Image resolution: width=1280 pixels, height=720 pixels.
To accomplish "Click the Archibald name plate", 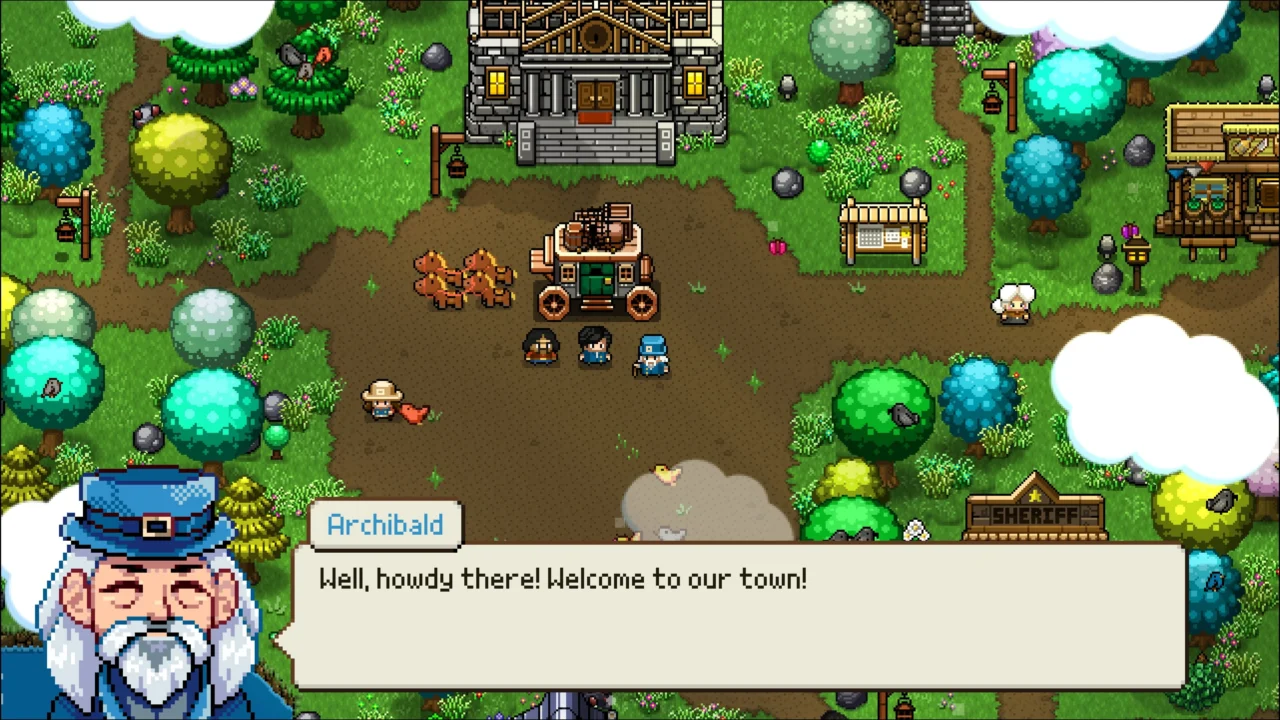I will click(x=385, y=525).
